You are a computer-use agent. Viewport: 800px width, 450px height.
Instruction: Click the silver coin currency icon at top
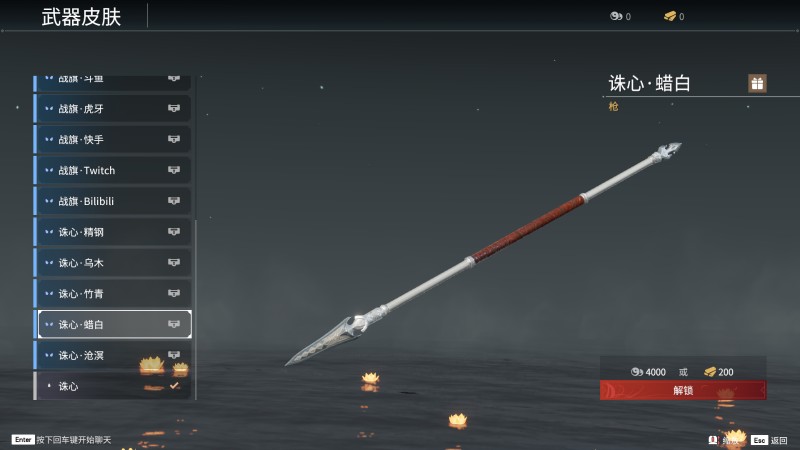pyautogui.click(x=616, y=16)
